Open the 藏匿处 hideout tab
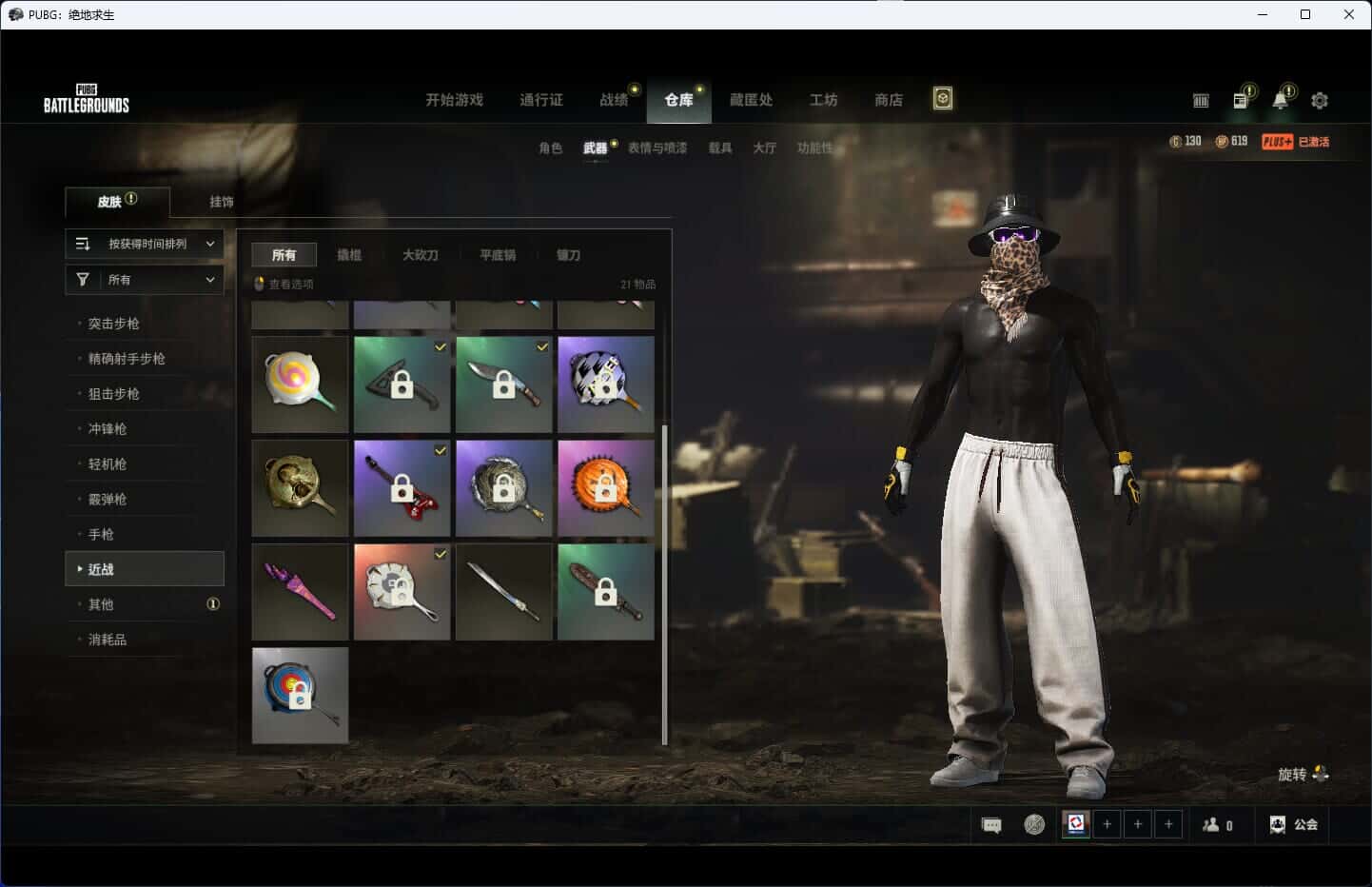The width and height of the screenshot is (1372, 887). 751,100
